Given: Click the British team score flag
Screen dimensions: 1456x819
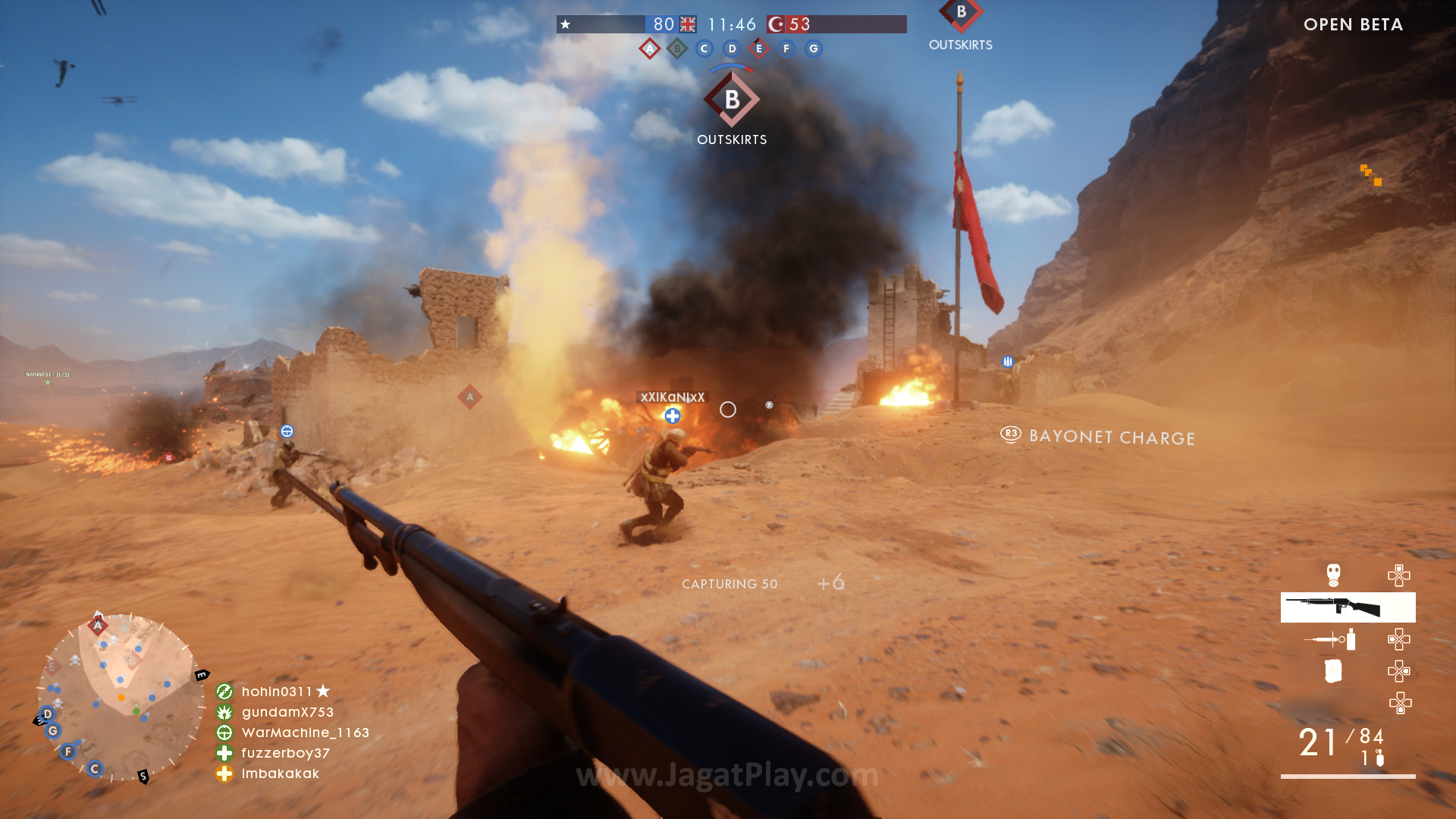Looking at the screenshot, I should [x=688, y=24].
